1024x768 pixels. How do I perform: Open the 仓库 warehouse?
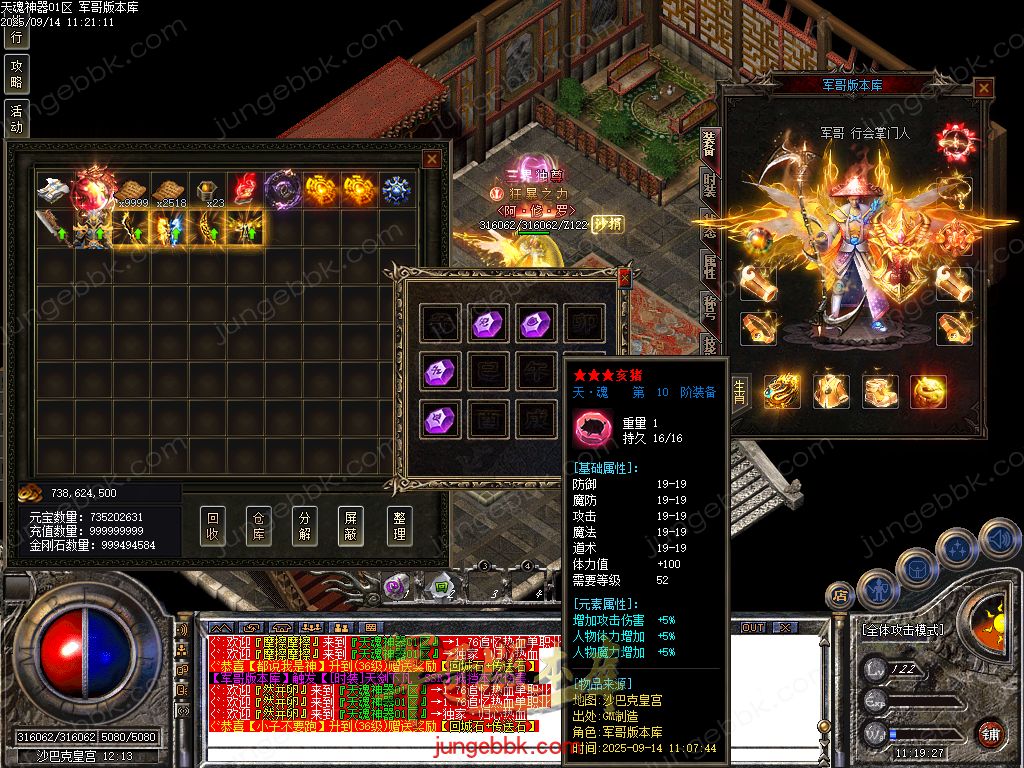click(x=258, y=525)
